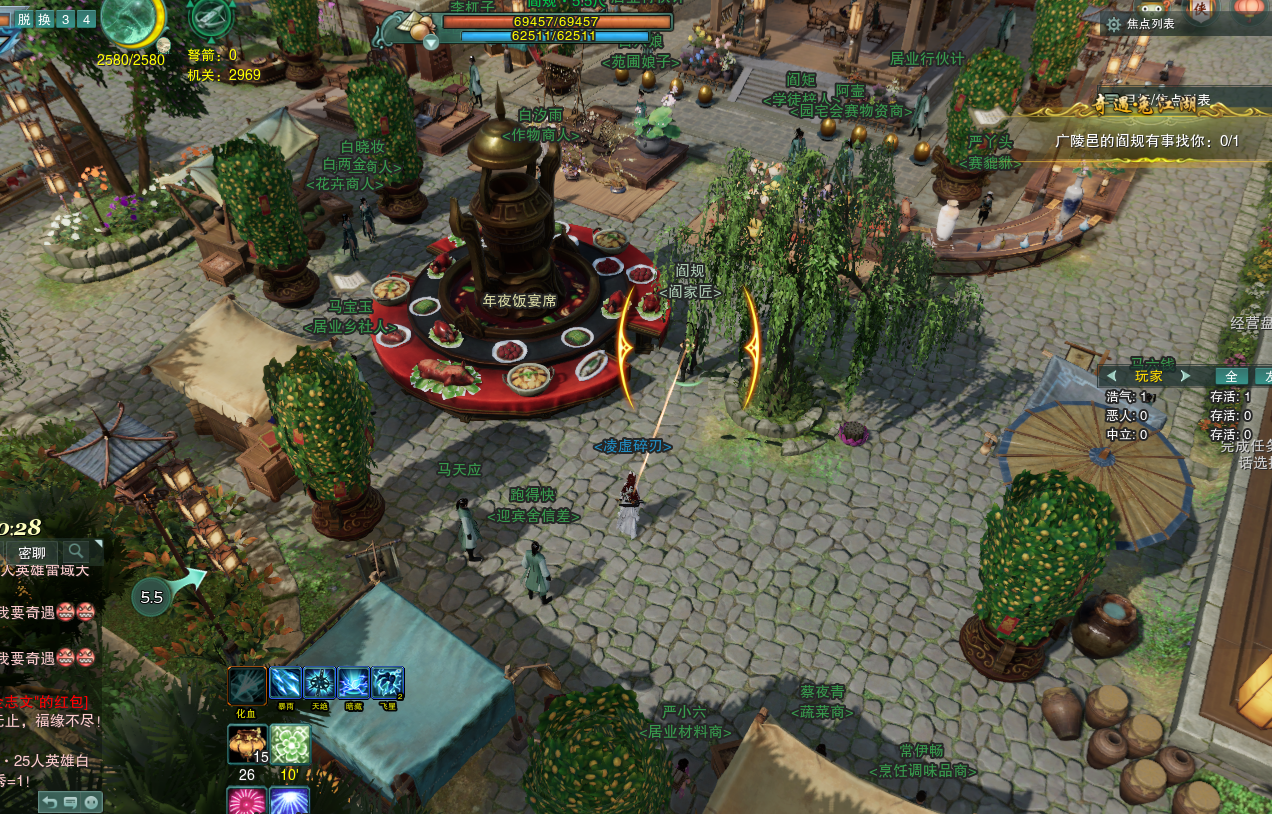Activate the 化血 skill

click(x=247, y=686)
